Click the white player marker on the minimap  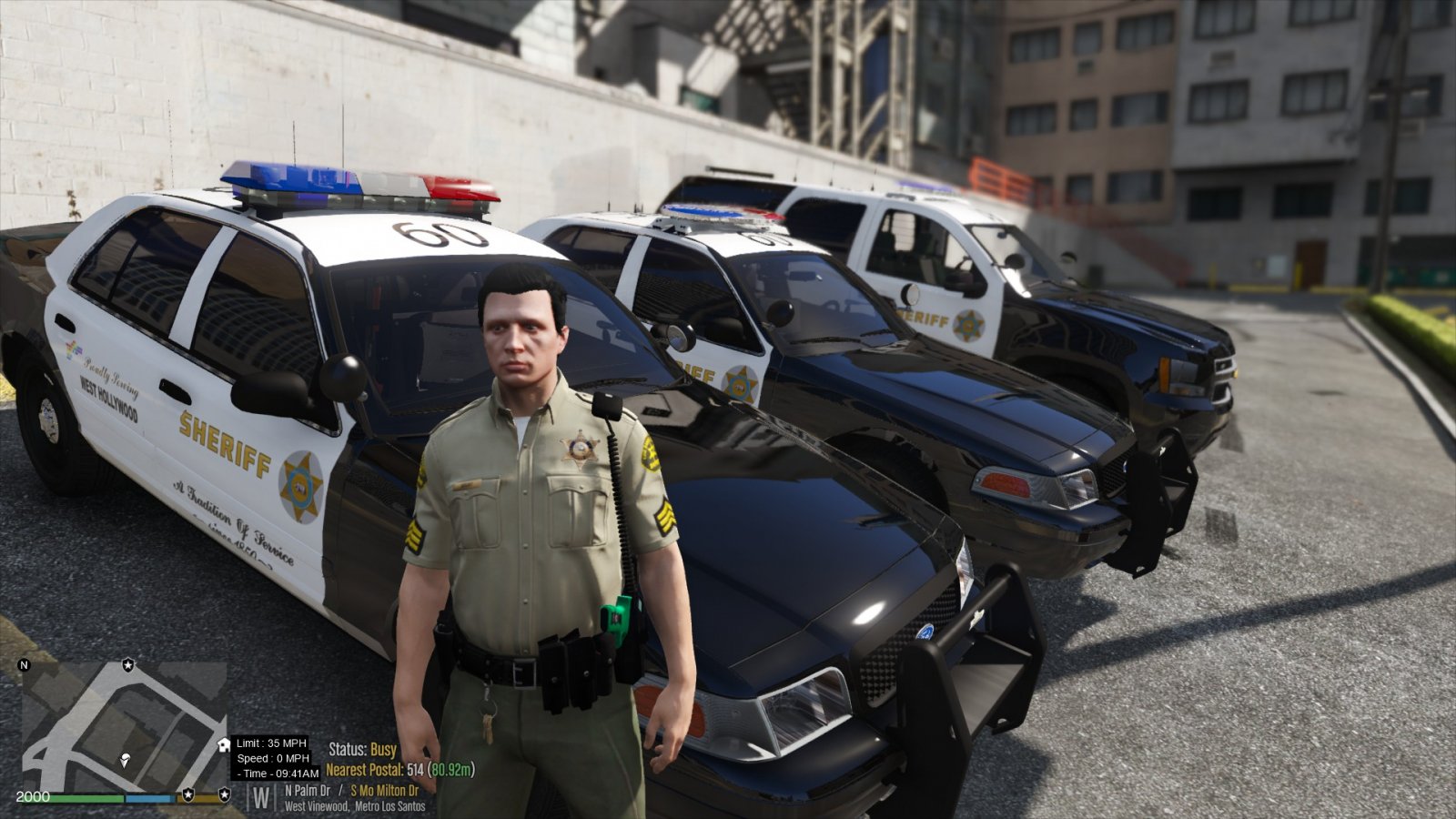coord(125,761)
